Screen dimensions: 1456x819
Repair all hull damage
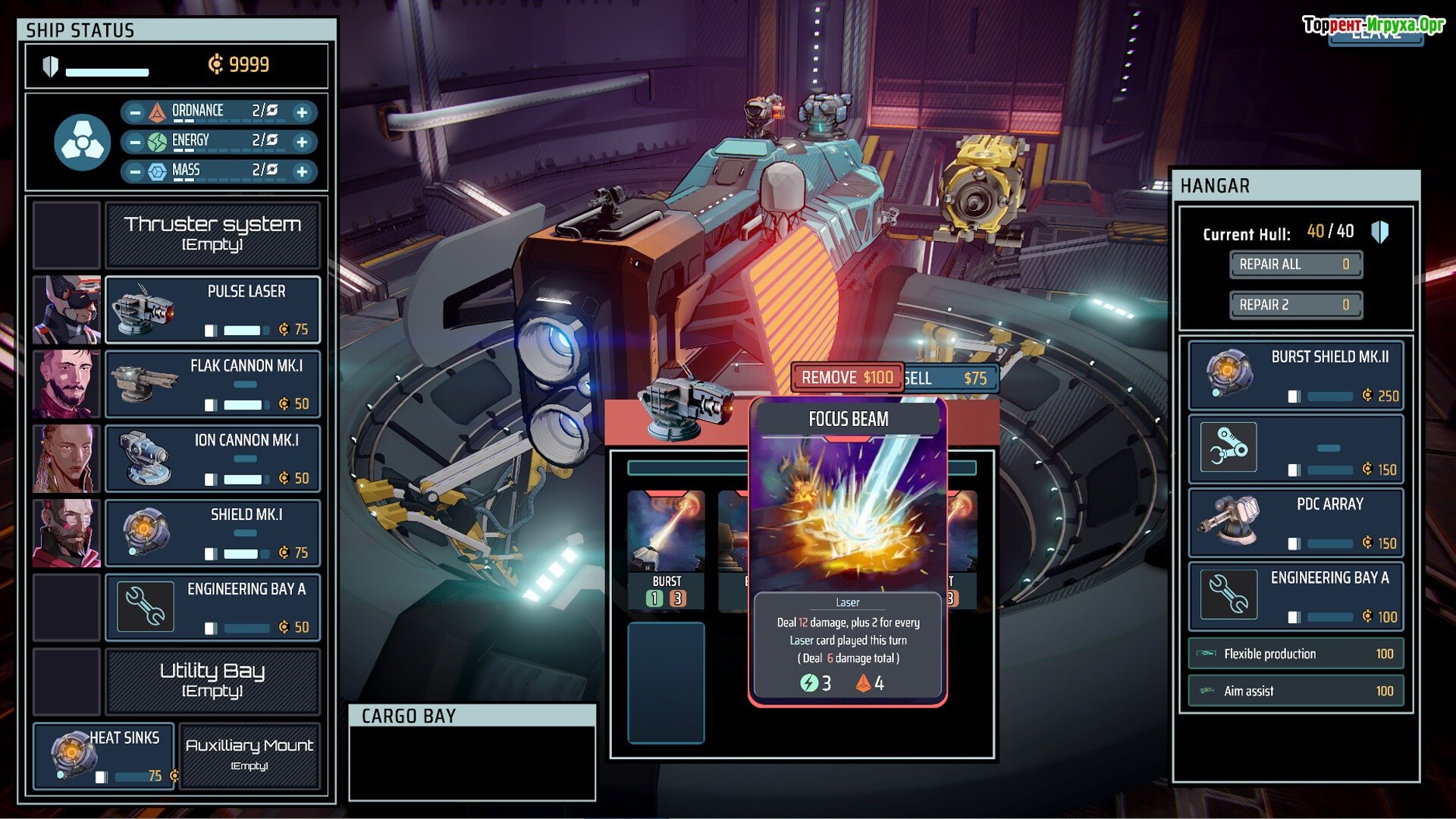point(1295,265)
